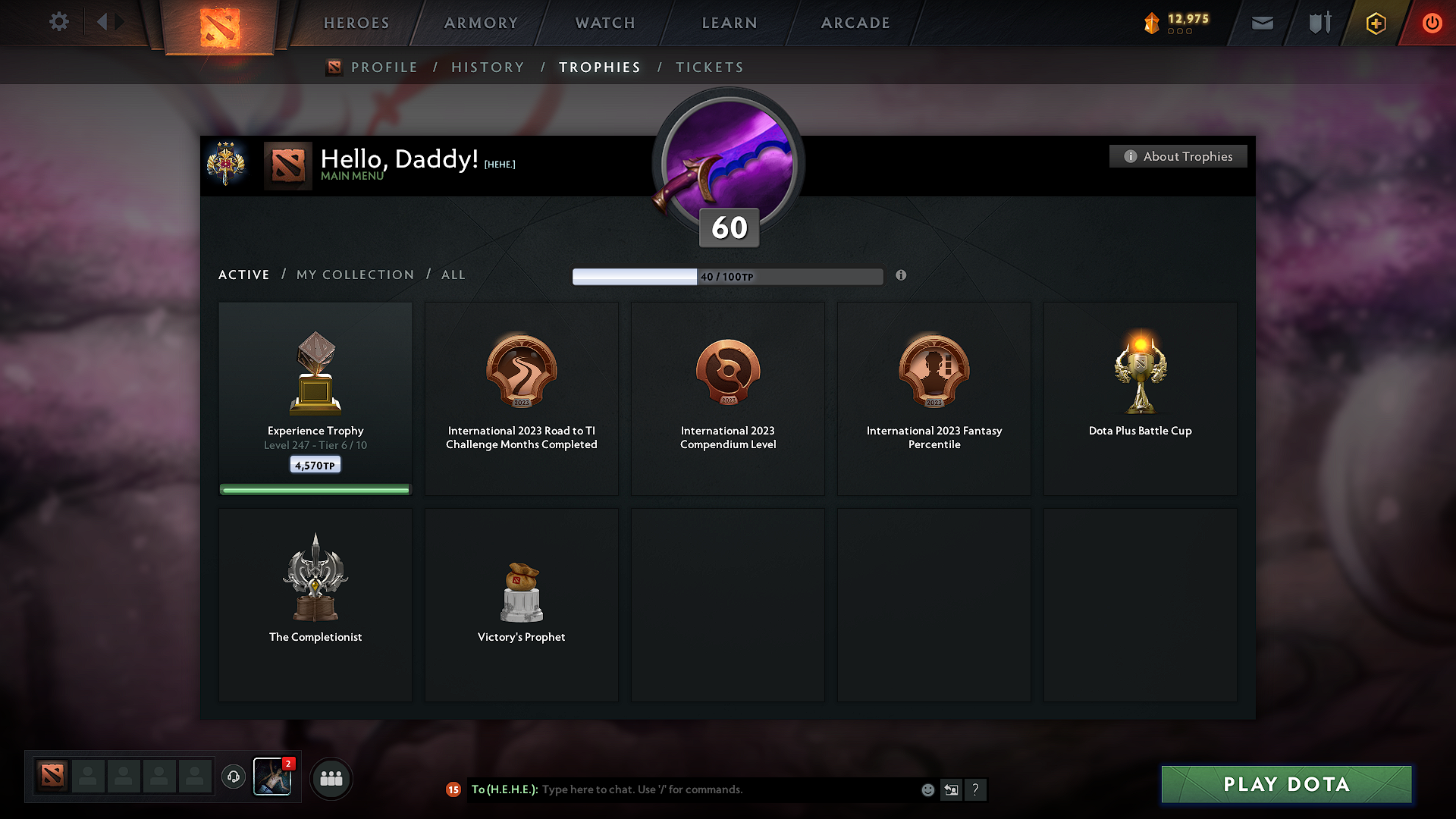Open the notifications envelope icon

(x=1261, y=23)
